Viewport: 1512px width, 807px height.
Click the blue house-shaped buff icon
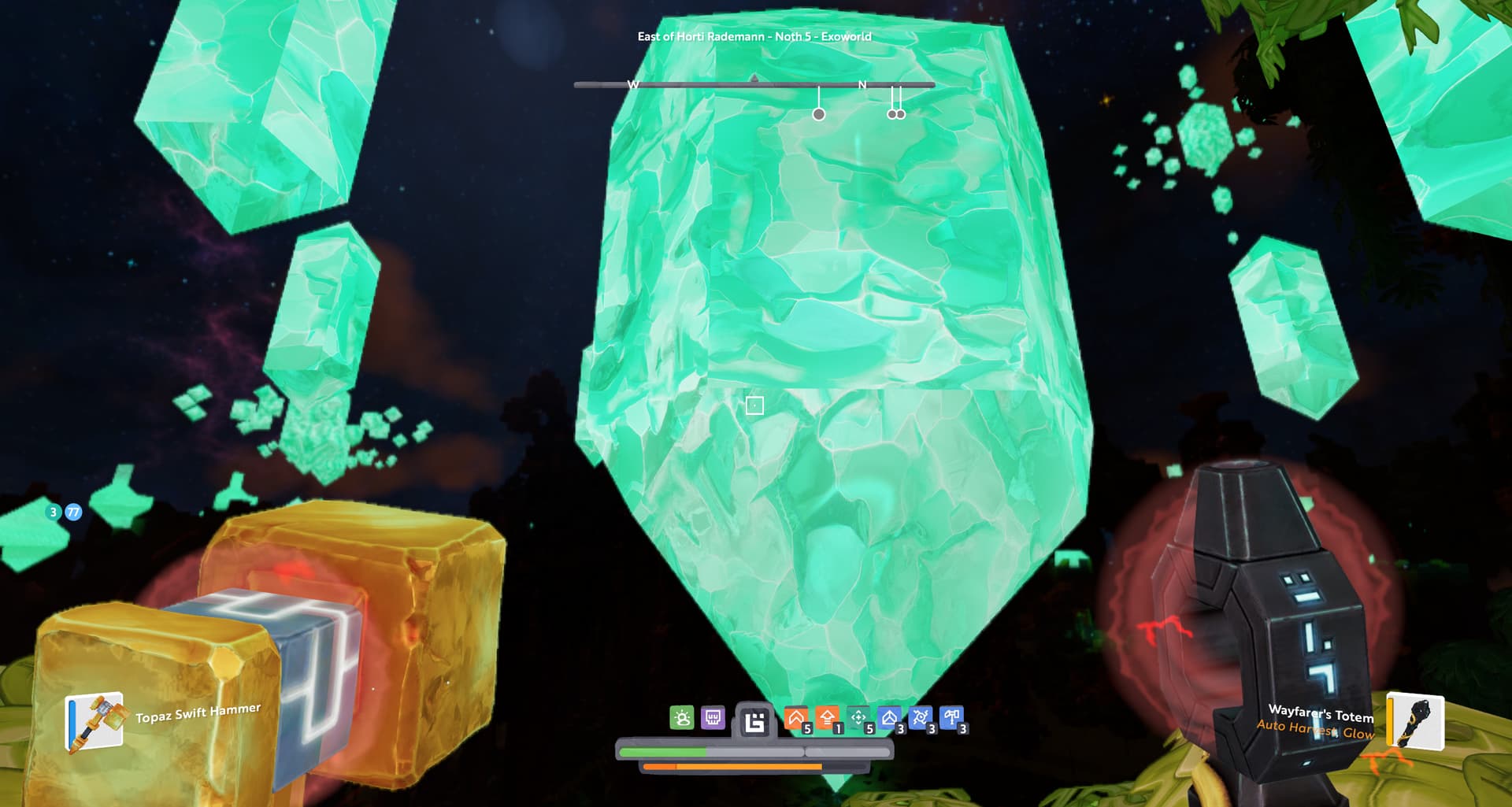[x=889, y=718]
